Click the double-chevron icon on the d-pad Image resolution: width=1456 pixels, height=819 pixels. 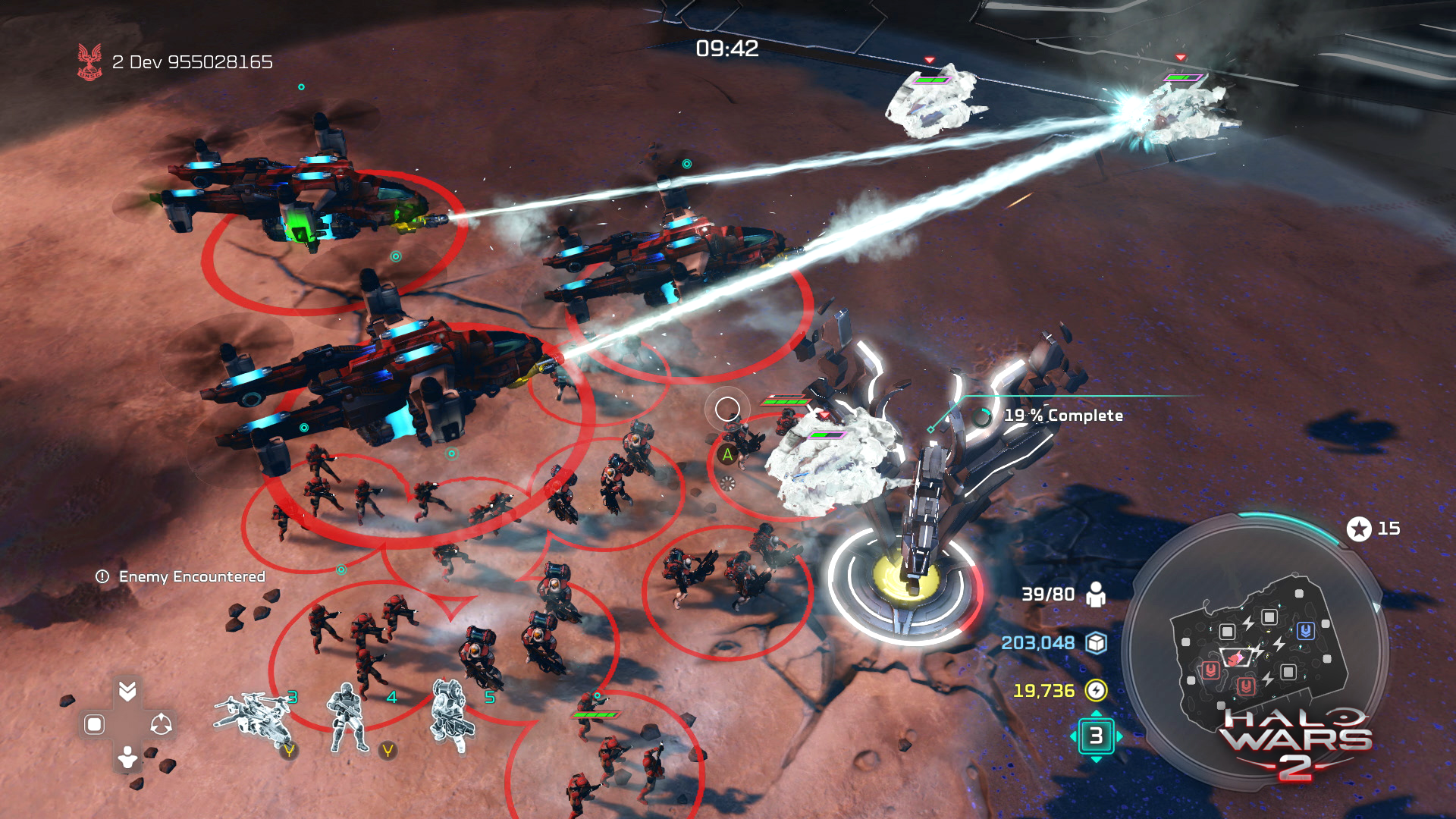[127, 690]
